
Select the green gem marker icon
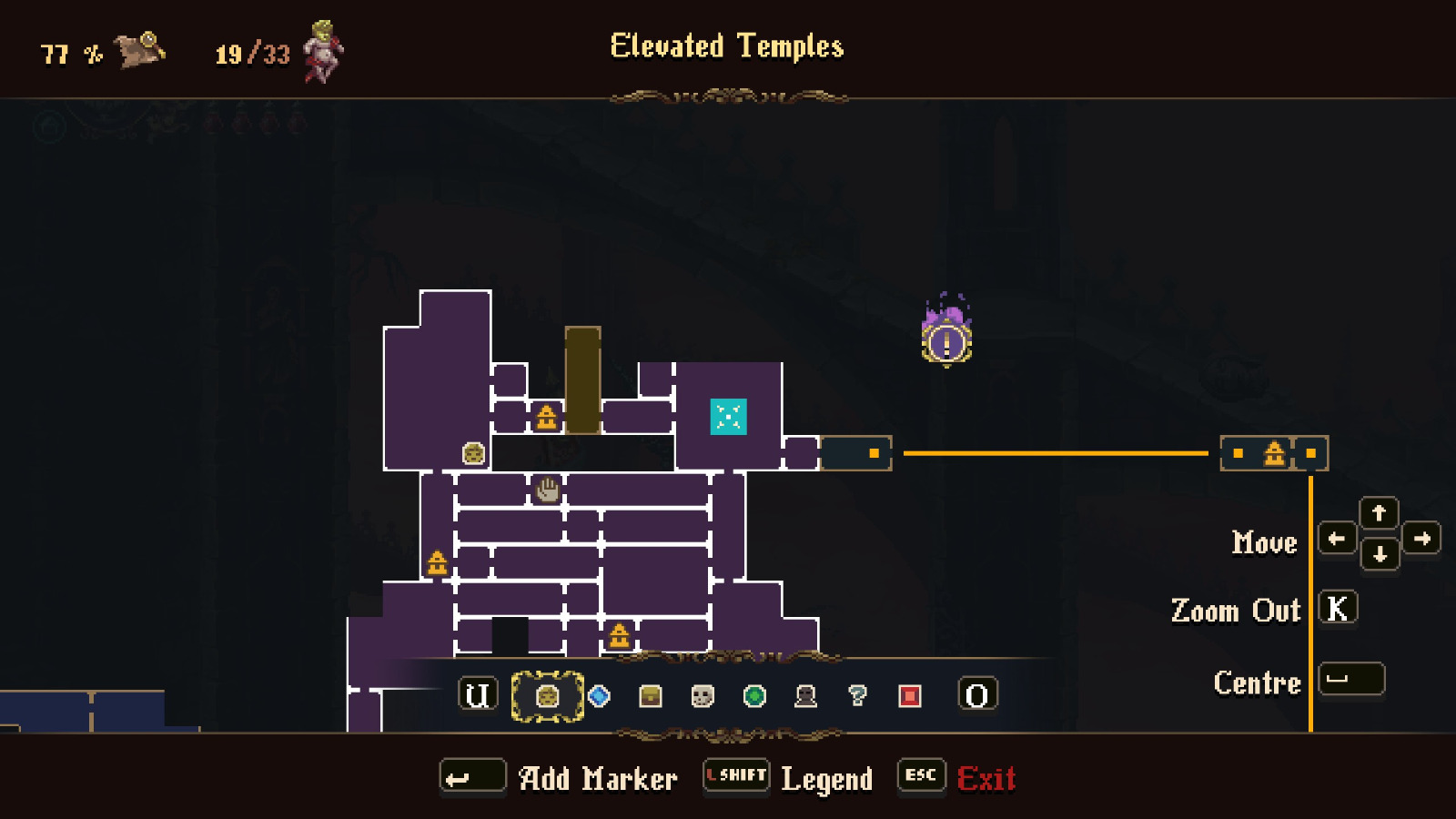pyautogui.click(x=754, y=698)
